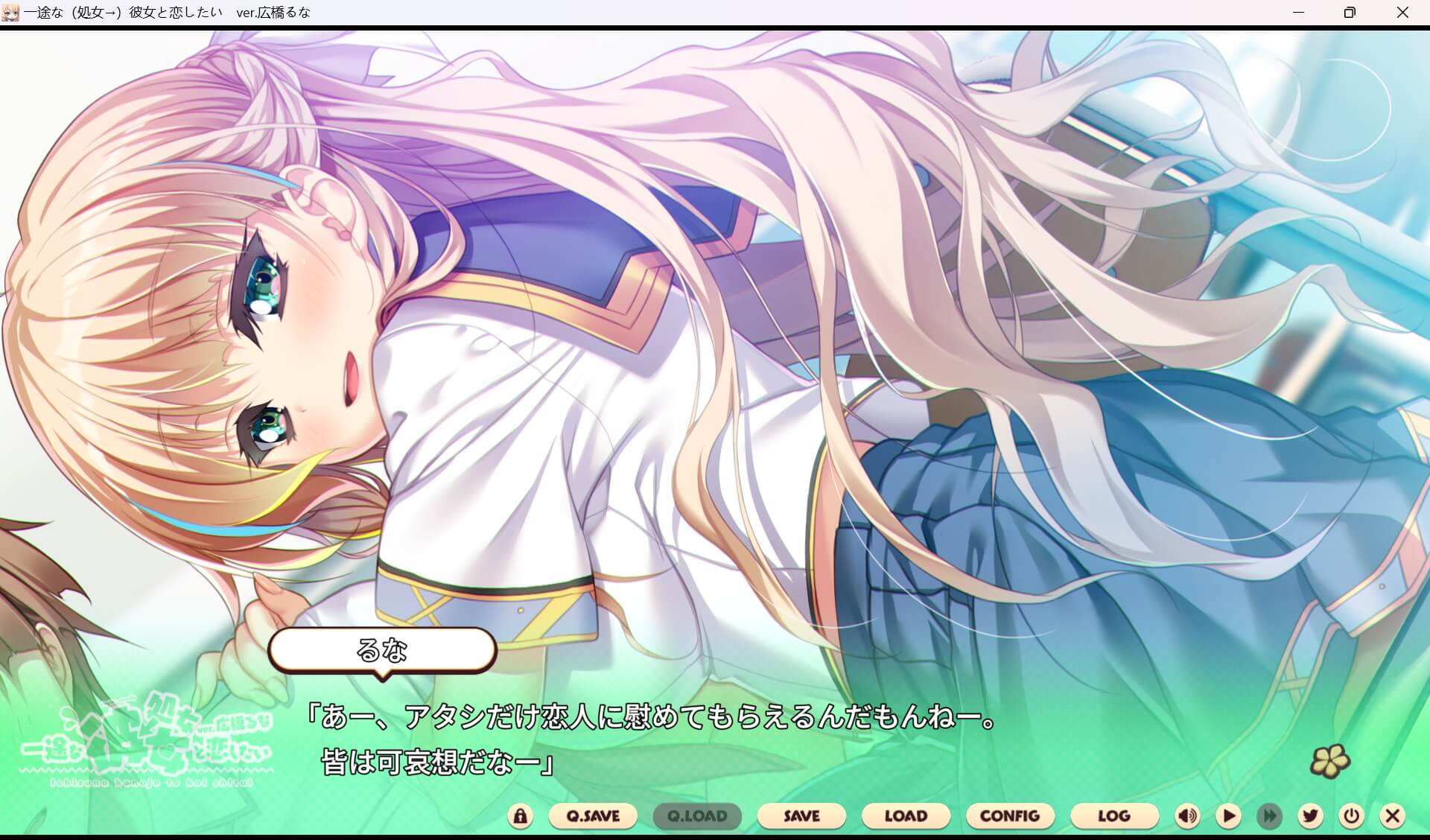Click the game's app icon in the title bar
This screenshot has height=840, width=1430.
10,12
